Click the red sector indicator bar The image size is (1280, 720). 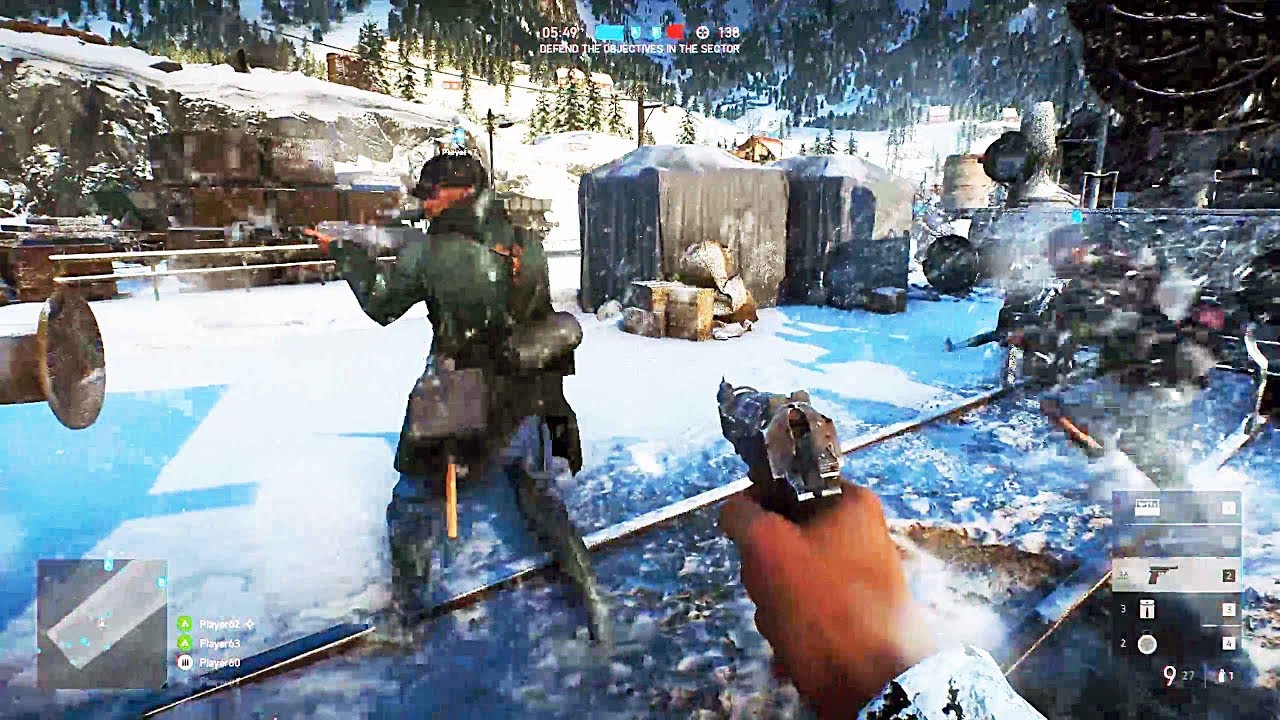click(x=675, y=32)
